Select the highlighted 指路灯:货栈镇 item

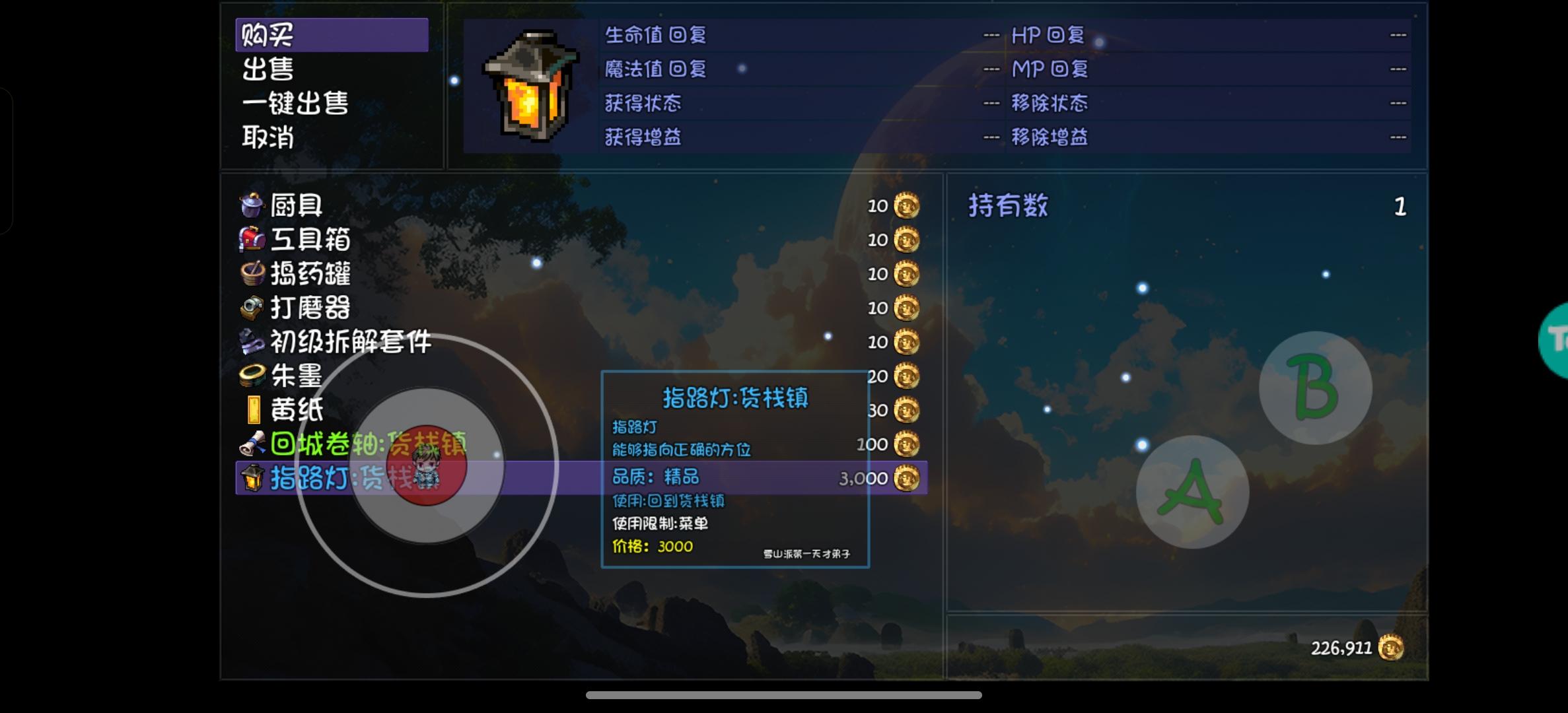tap(310, 479)
